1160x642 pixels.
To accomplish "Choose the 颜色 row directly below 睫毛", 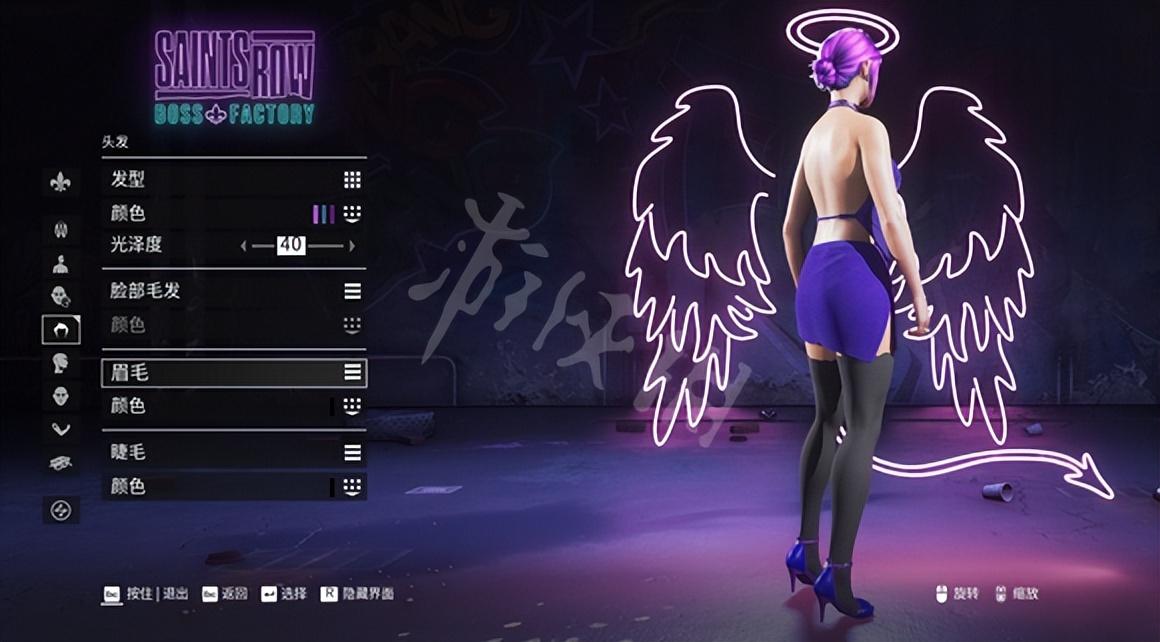I will click(x=234, y=487).
